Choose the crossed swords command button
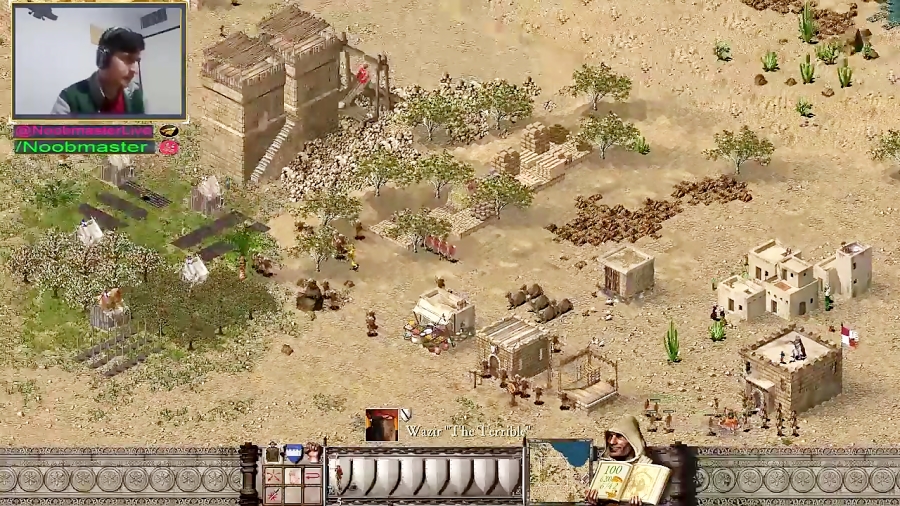This screenshot has width=900, height=506. click(x=273, y=476)
